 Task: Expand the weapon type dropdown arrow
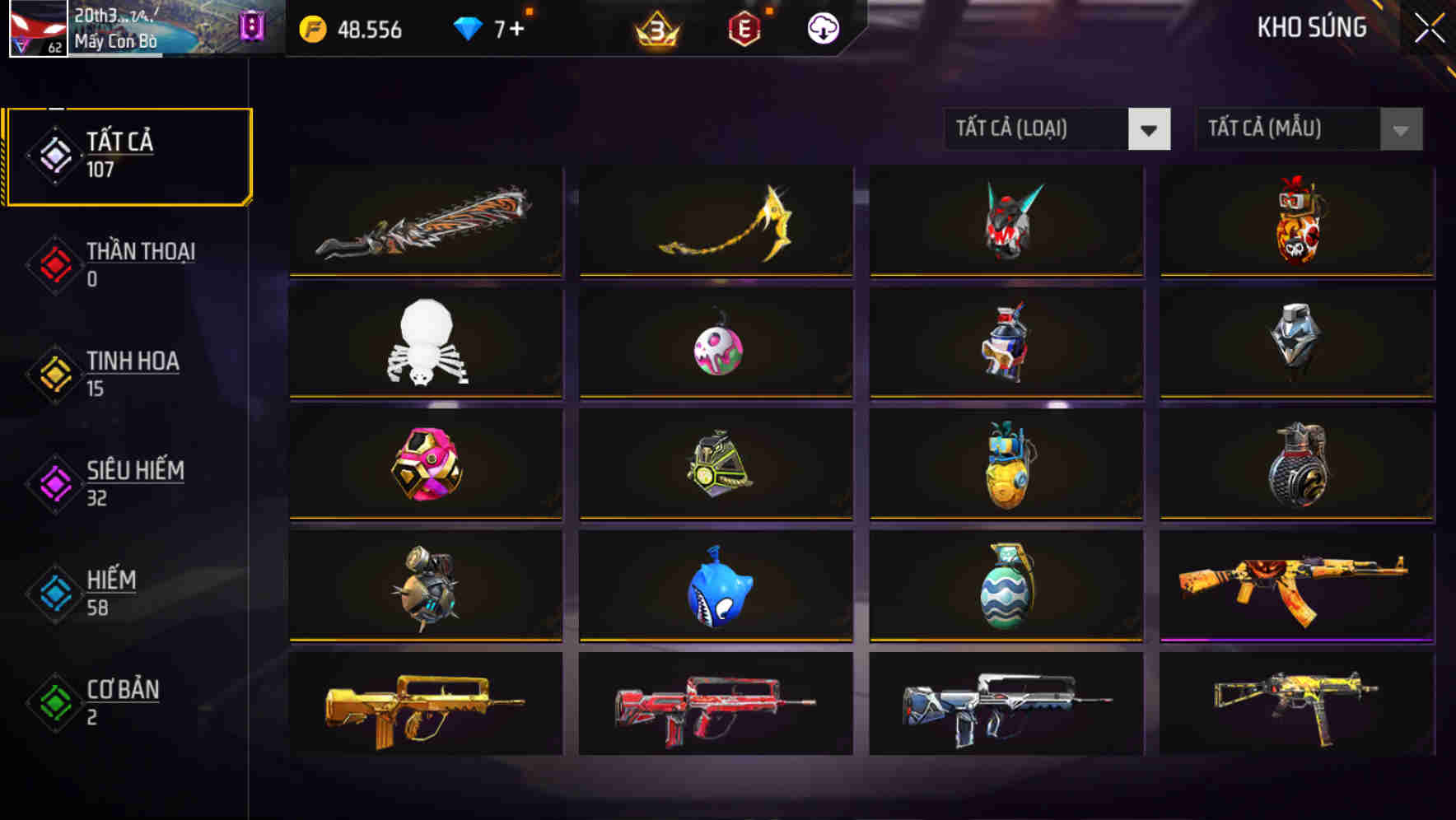1150,129
